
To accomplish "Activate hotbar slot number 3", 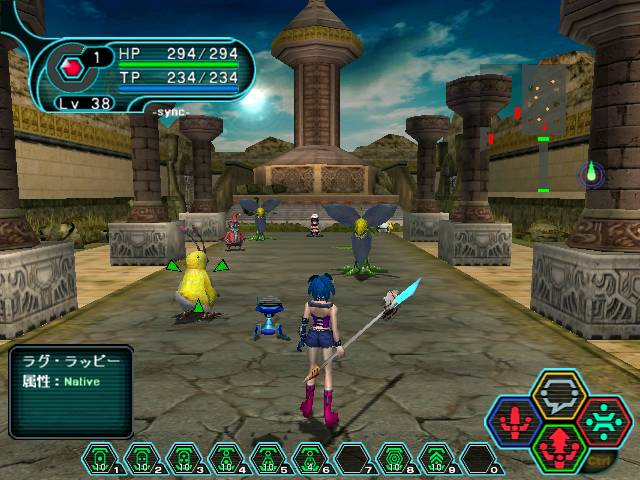I will coord(184,459).
